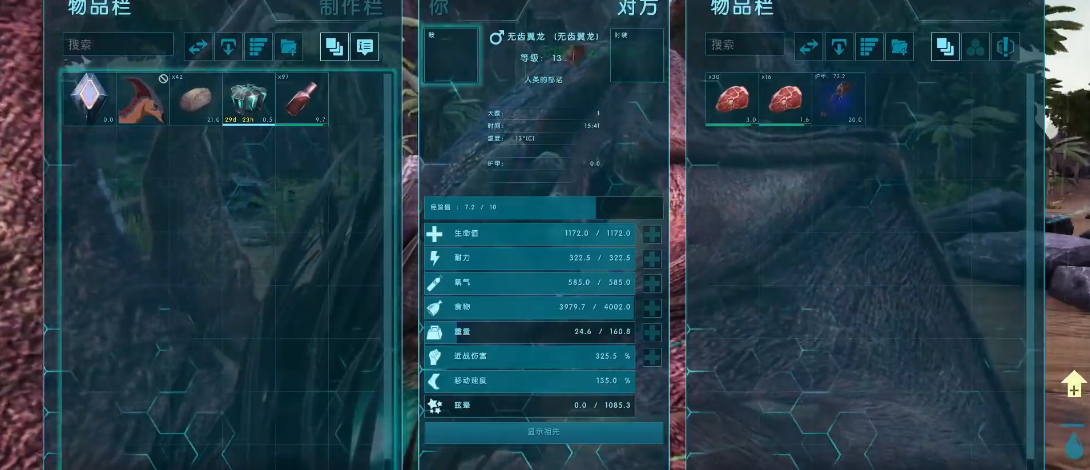The height and width of the screenshot is (470, 1090).
Task: Click the 显示祖先 show ancestors button
Action: click(543, 432)
